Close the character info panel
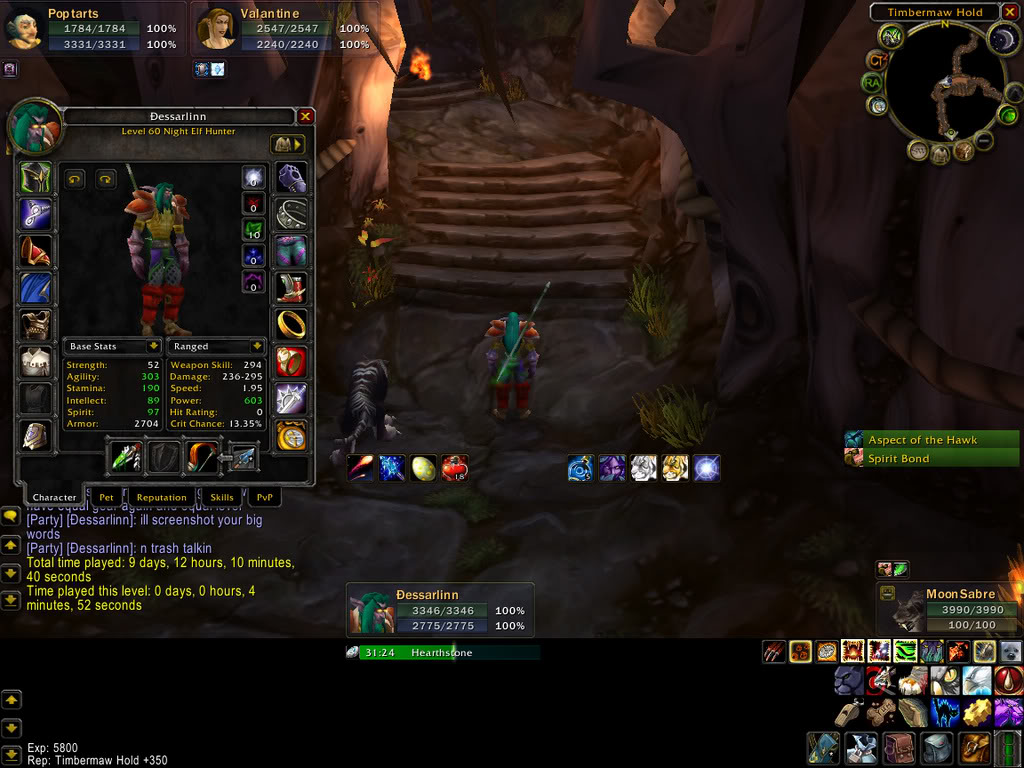The image size is (1024, 768). [305, 116]
